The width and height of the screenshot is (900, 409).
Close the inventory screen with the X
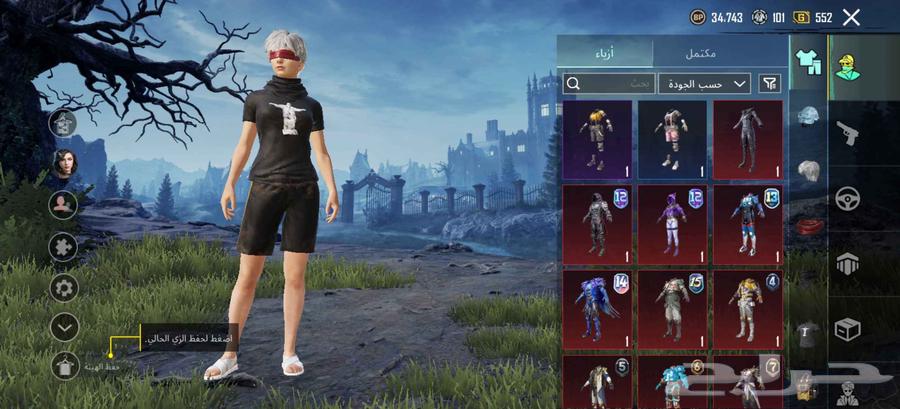851,17
